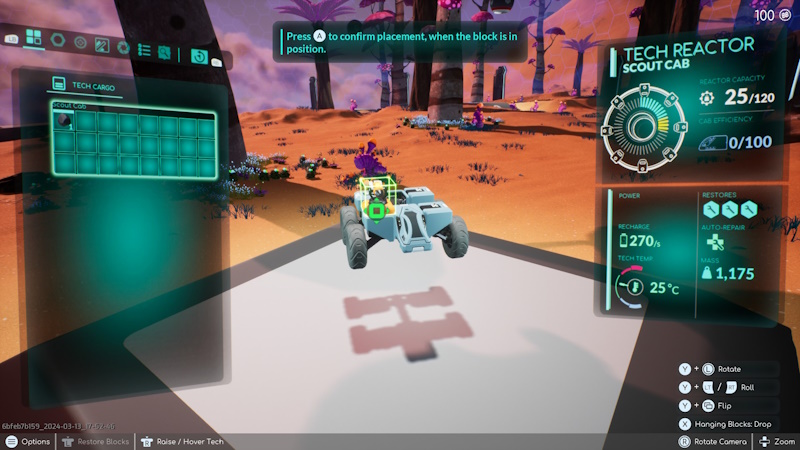Image resolution: width=800 pixels, height=450 pixels.
Task: Open the paint tools tab
Action: click(103, 46)
